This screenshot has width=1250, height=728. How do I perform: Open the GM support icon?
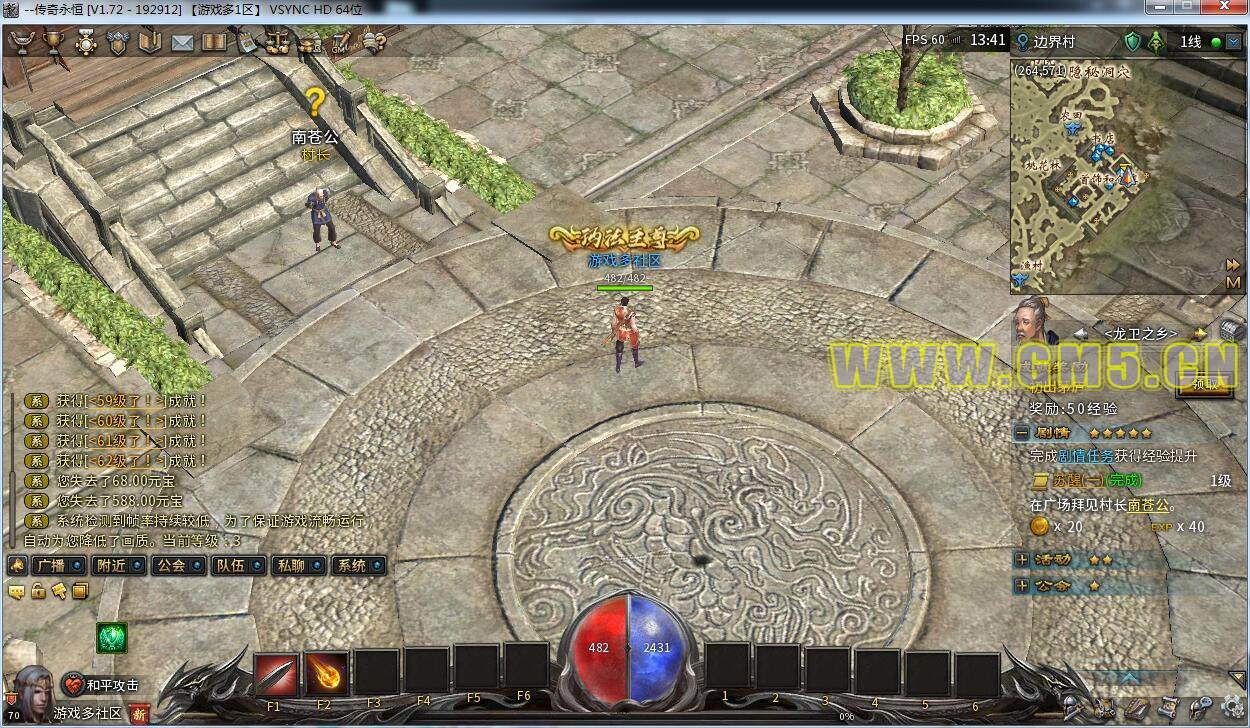[x=341, y=42]
